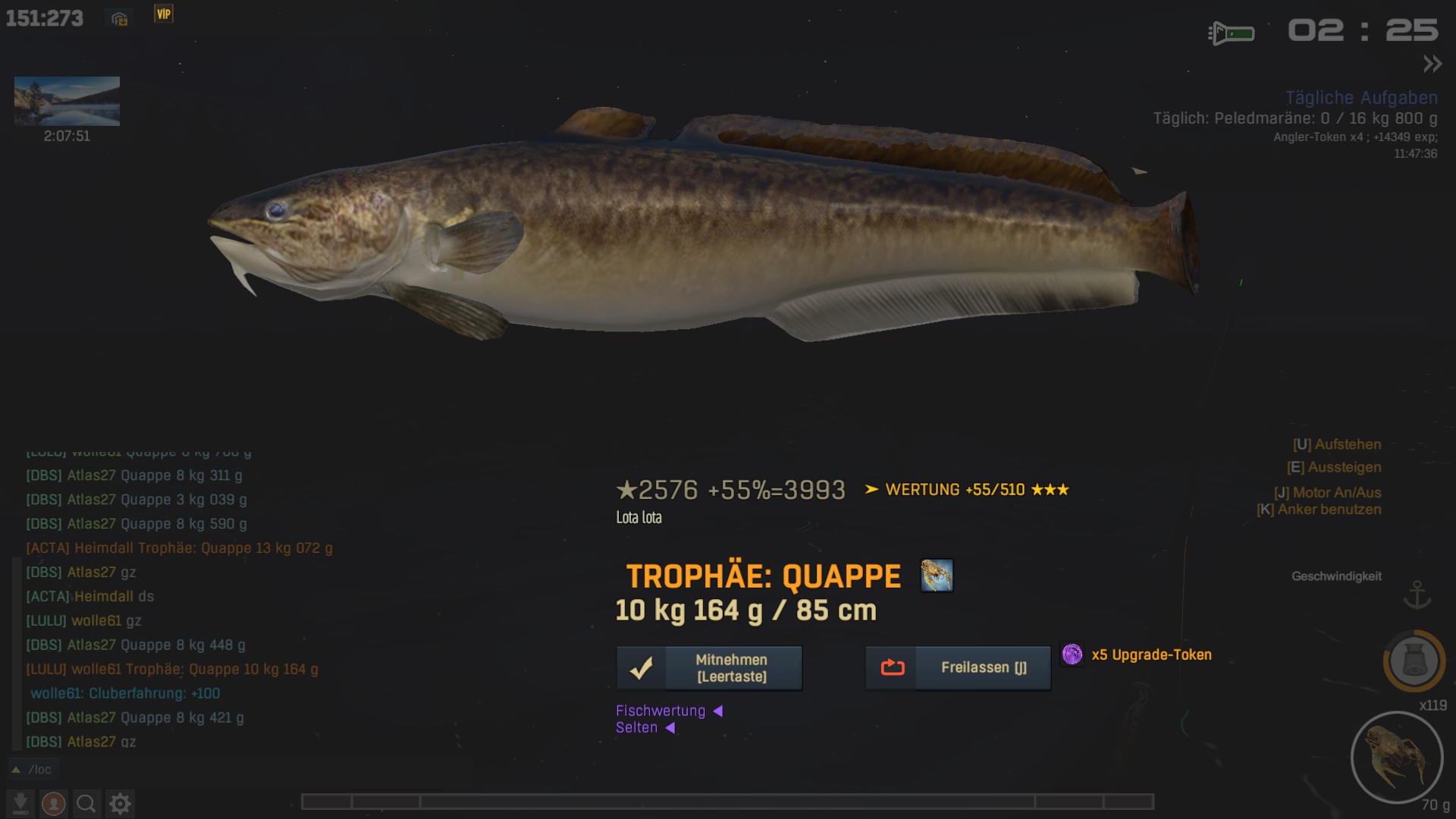
Task: Click the VIP badge icon
Action: pyautogui.click(x=164, y=14)
